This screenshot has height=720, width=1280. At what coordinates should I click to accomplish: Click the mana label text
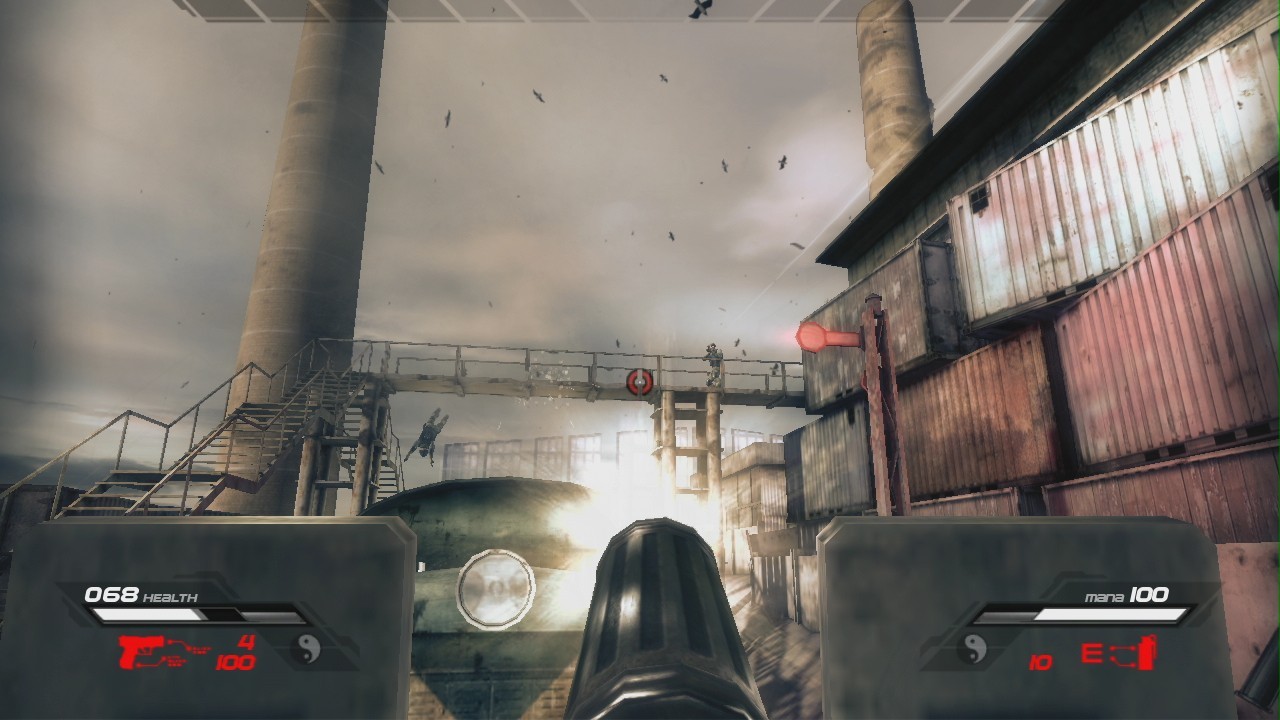point(1105,596)
